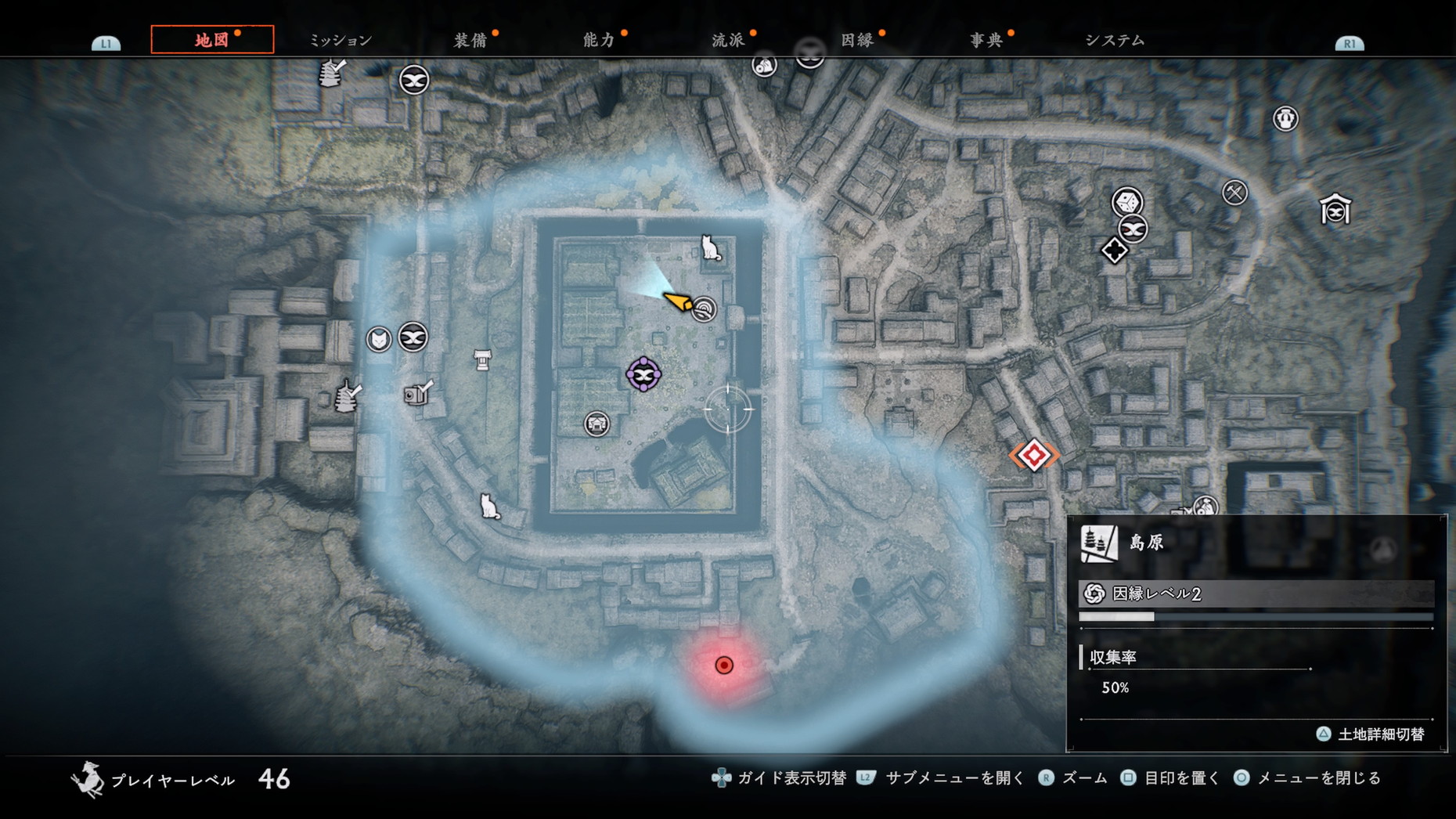The image size is (1456, 819).
Task: Open the 因縁 bonds tab
Action: point(857,40)
